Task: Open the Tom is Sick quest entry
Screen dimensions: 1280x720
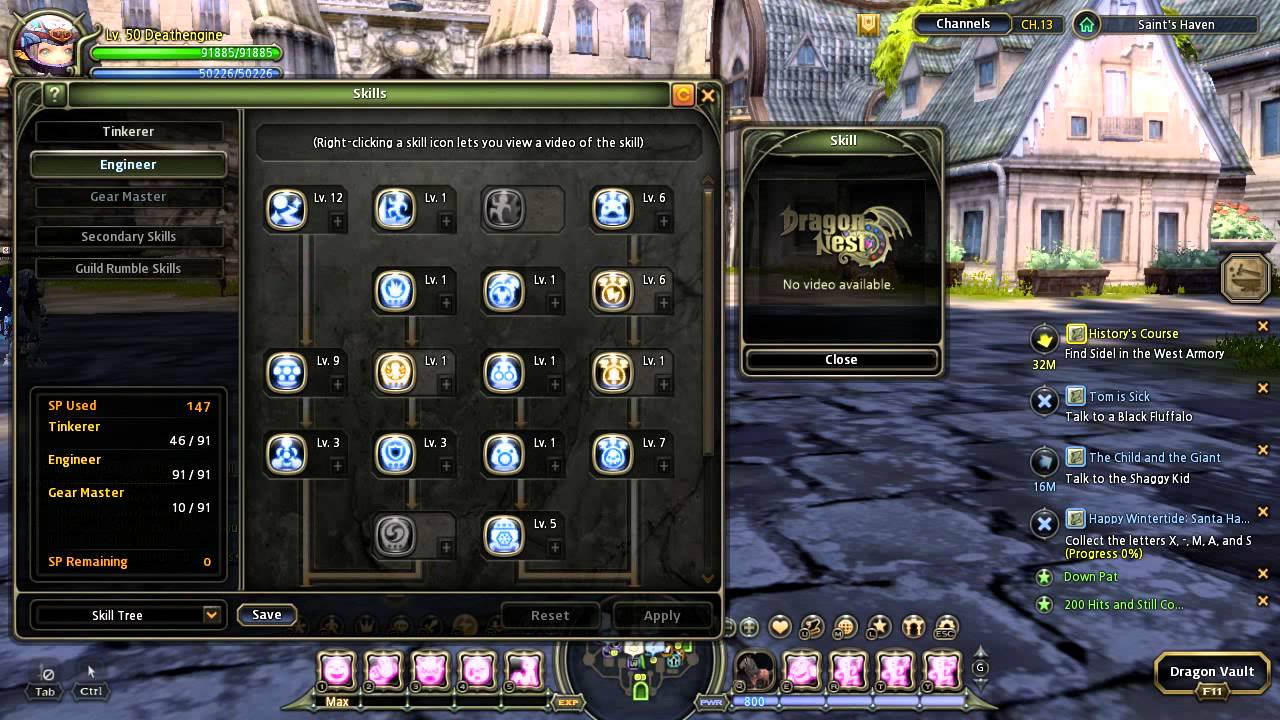Action: tap(1119, 397)
